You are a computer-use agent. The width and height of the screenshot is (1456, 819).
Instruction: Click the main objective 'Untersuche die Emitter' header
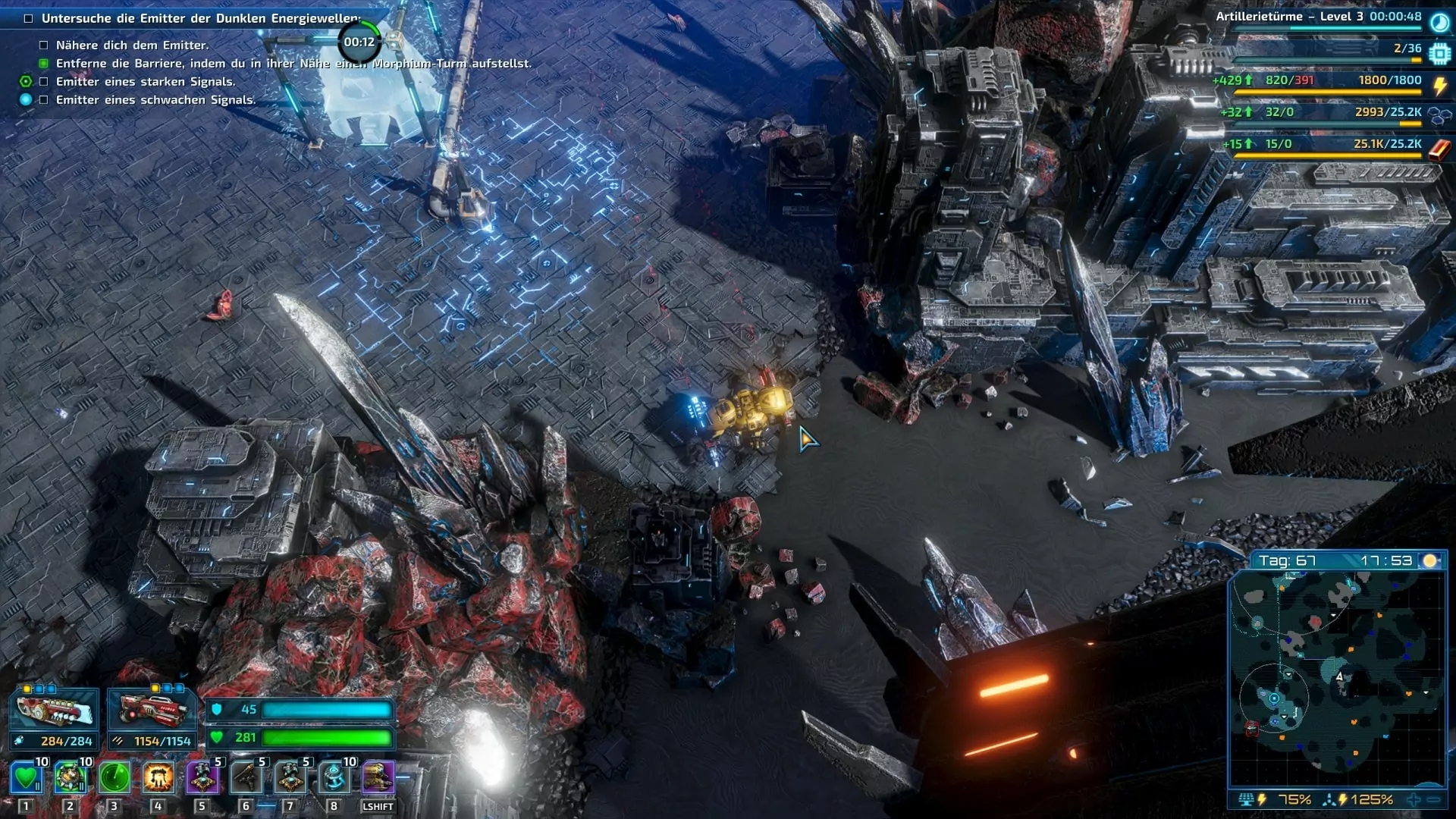(200, 18)
